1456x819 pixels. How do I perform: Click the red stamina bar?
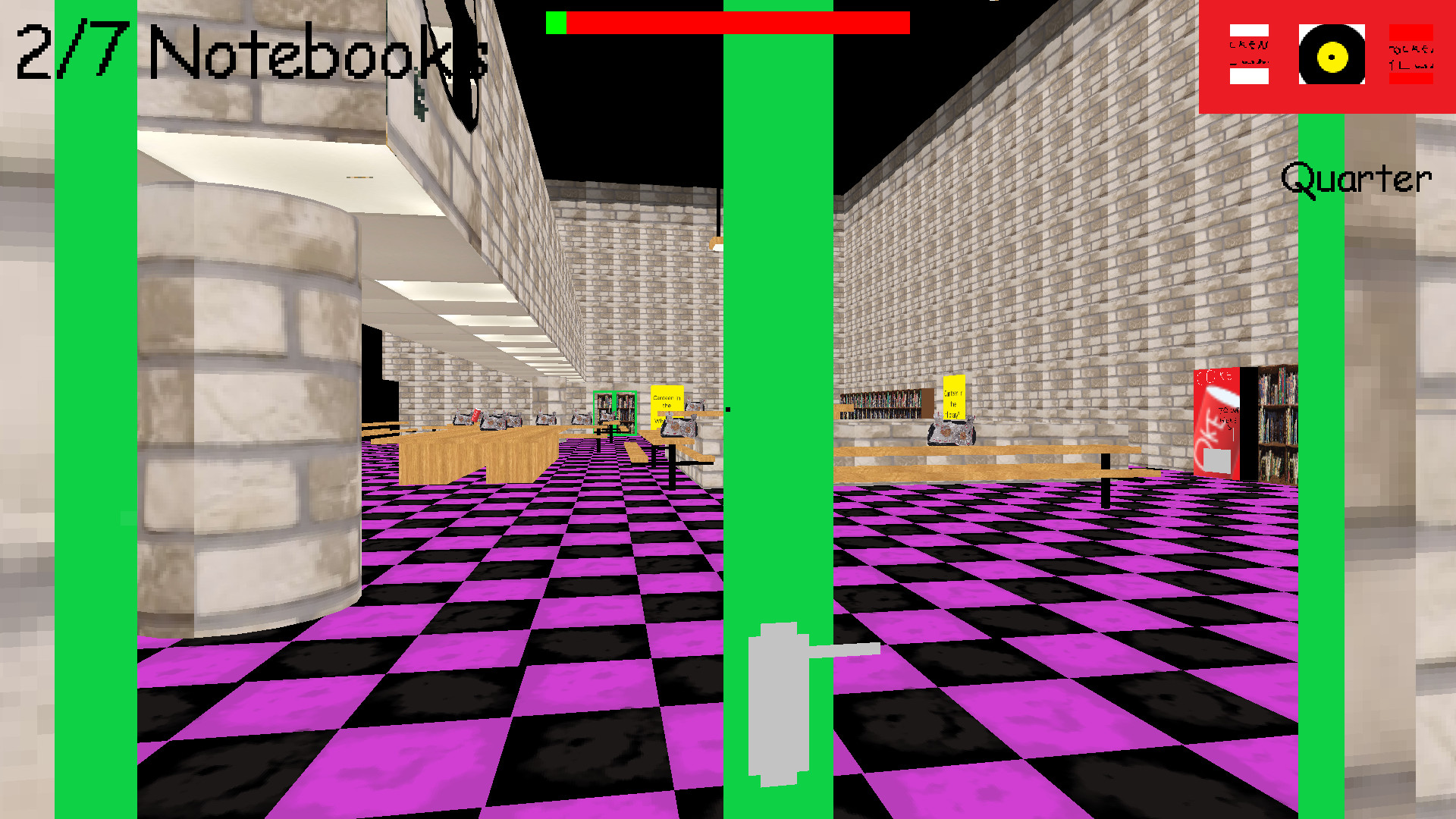click(x=739, y=23)
